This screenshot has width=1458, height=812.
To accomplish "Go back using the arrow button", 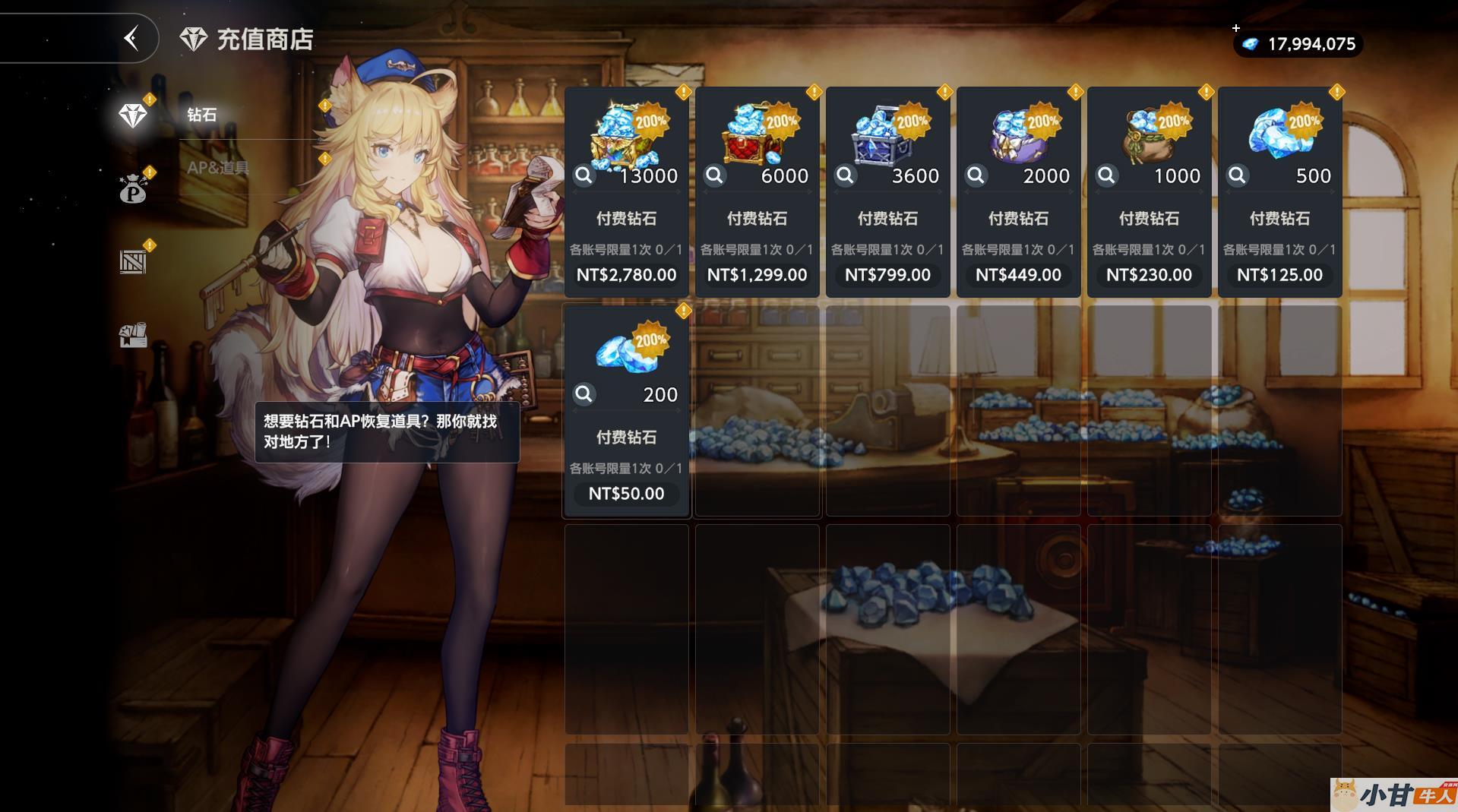I will 132,38.
